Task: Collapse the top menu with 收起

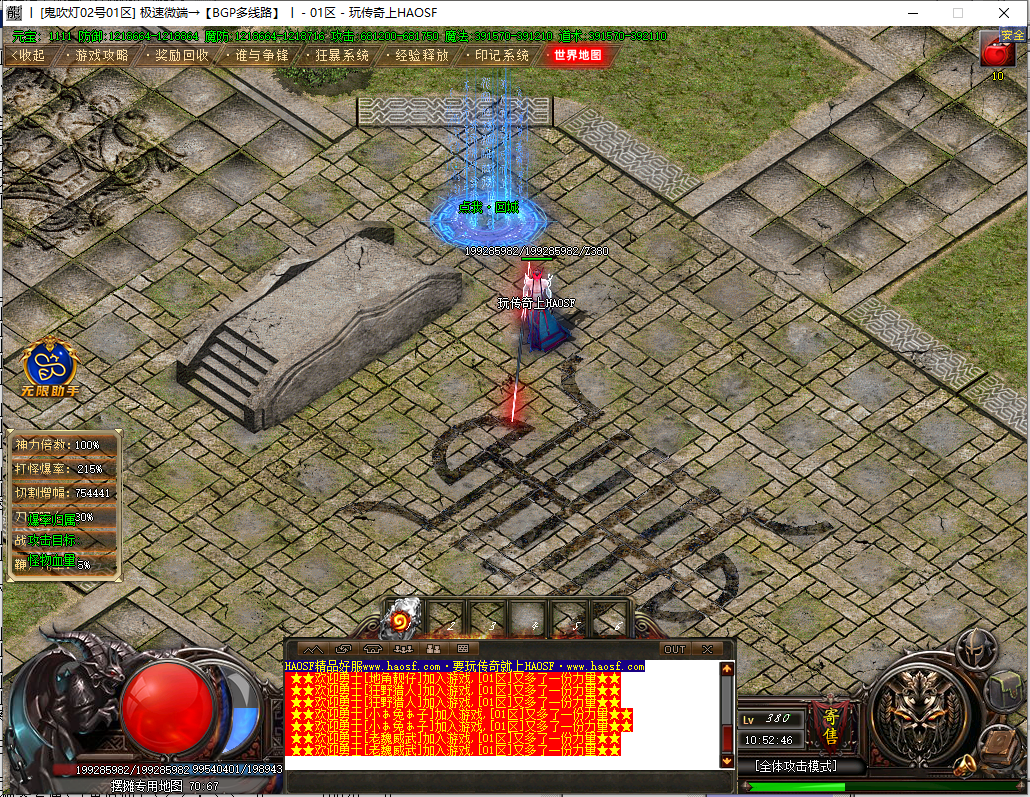Action: click(x=27, y=56)
